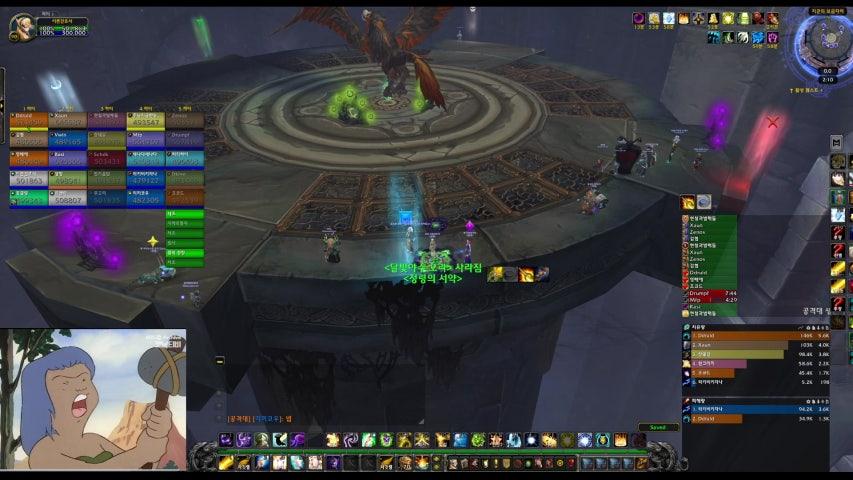
Task: Click Drumpf's row in the cooldown list
Action: click(708, 293)
